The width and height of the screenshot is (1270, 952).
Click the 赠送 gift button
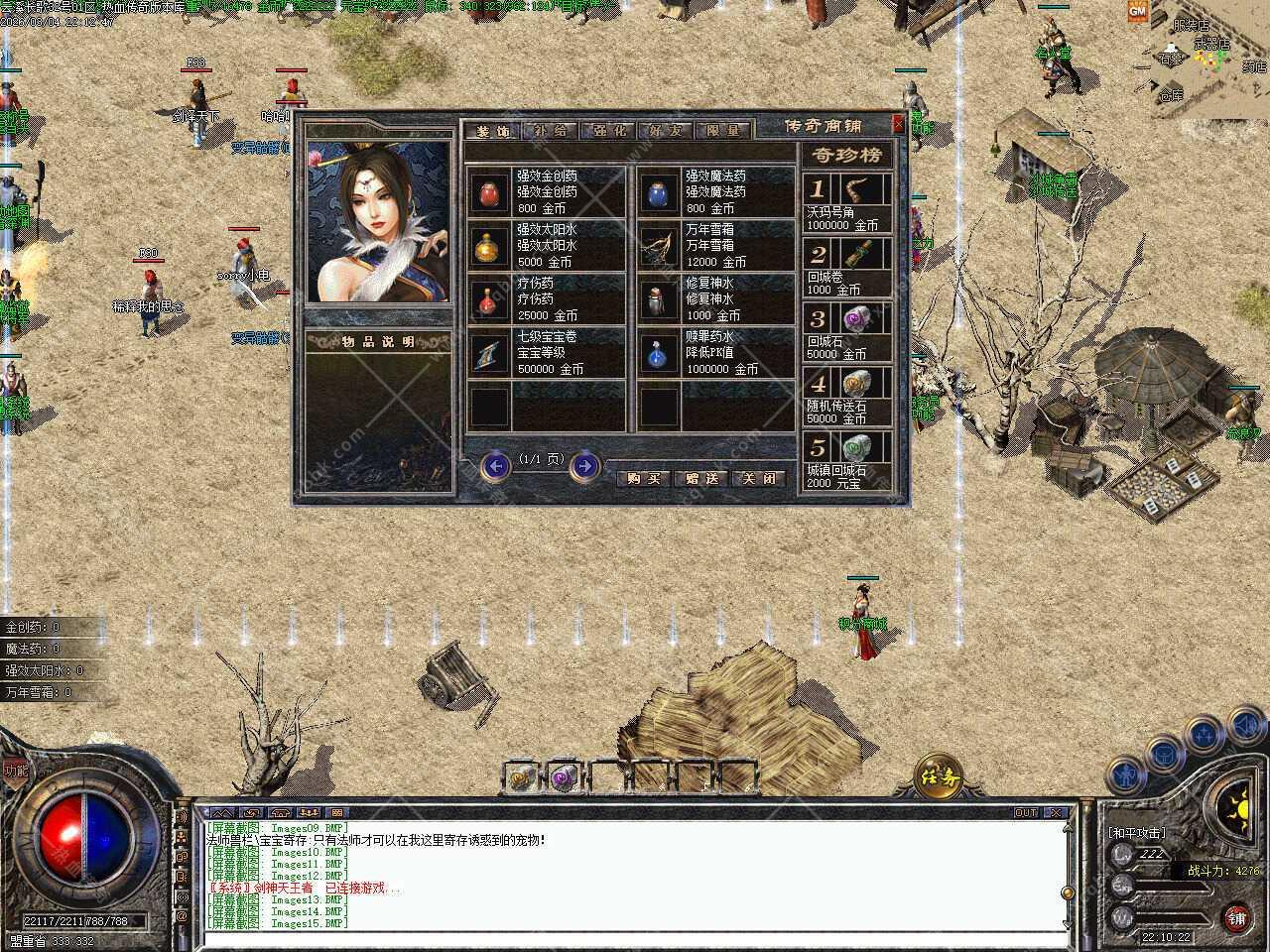pos(701,478)
